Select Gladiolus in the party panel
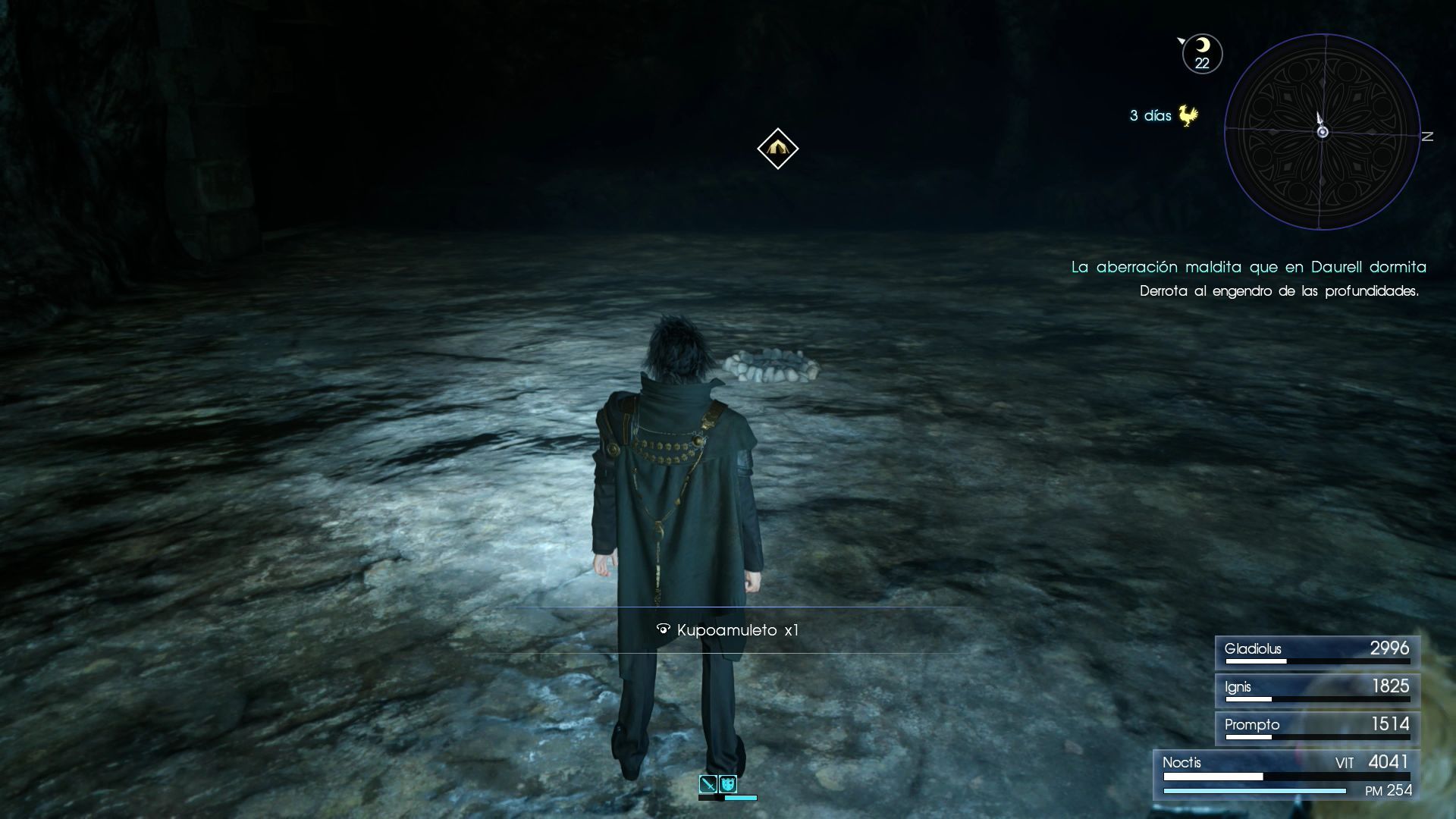The image size is (1456, 819). 1317,651
